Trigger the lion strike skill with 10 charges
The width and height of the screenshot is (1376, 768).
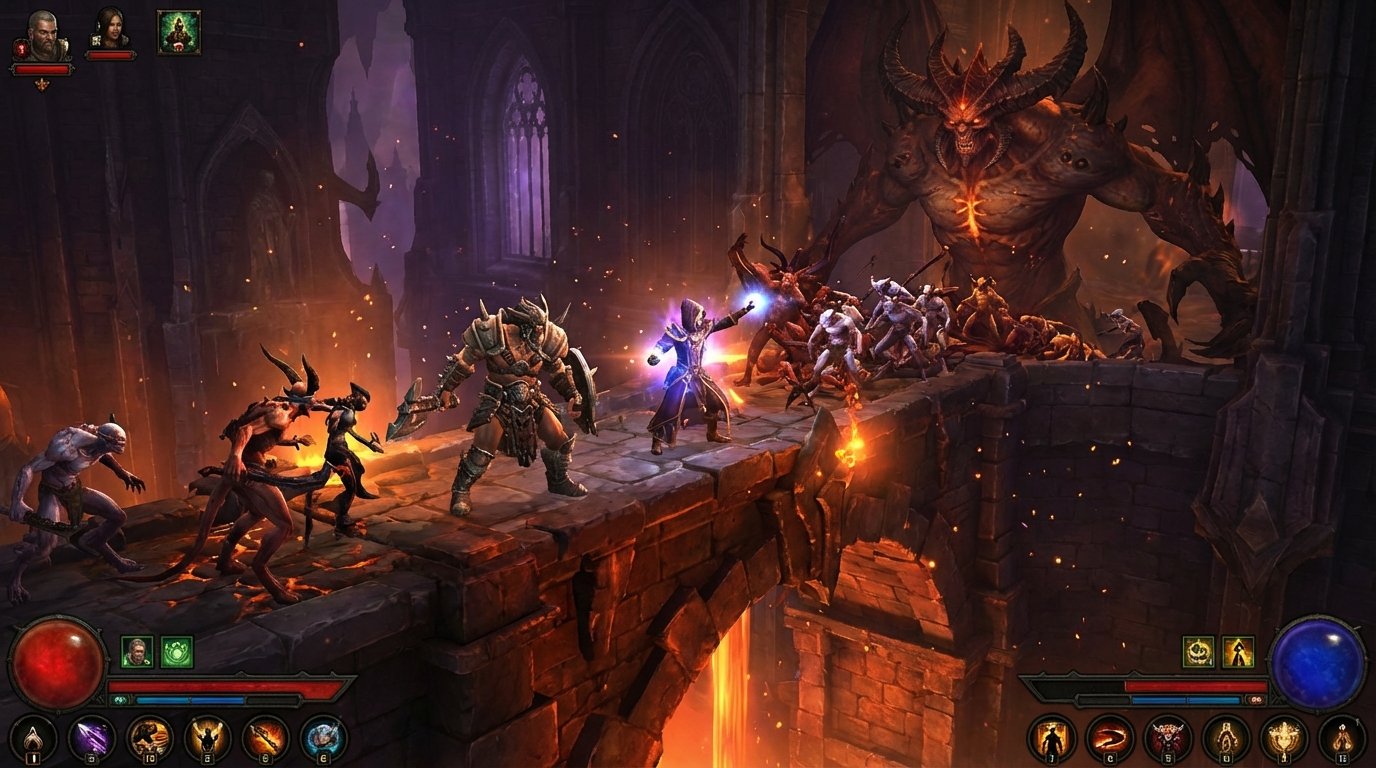[x=148, y=738]
